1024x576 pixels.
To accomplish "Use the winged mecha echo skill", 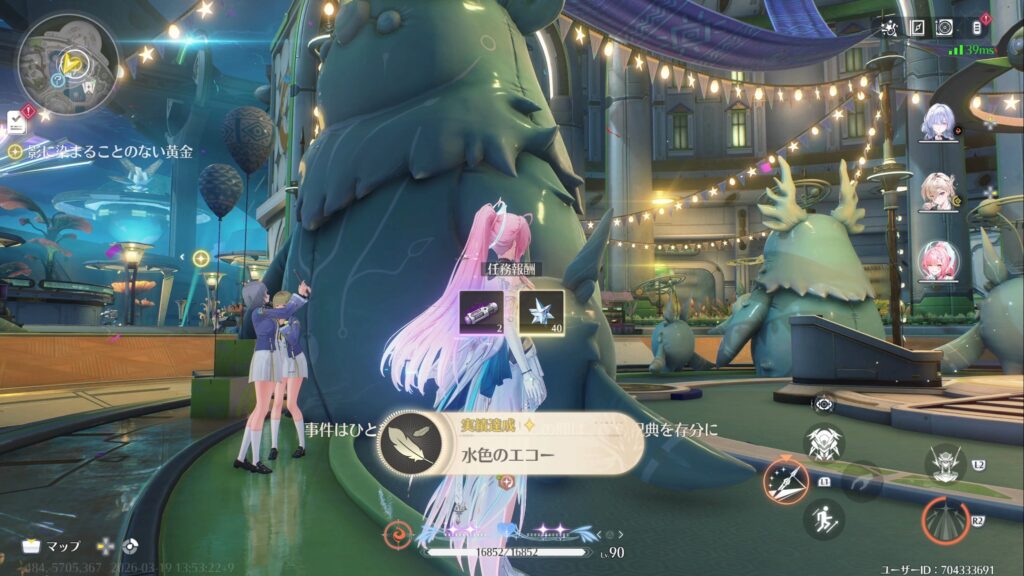I will click(825, 442).
